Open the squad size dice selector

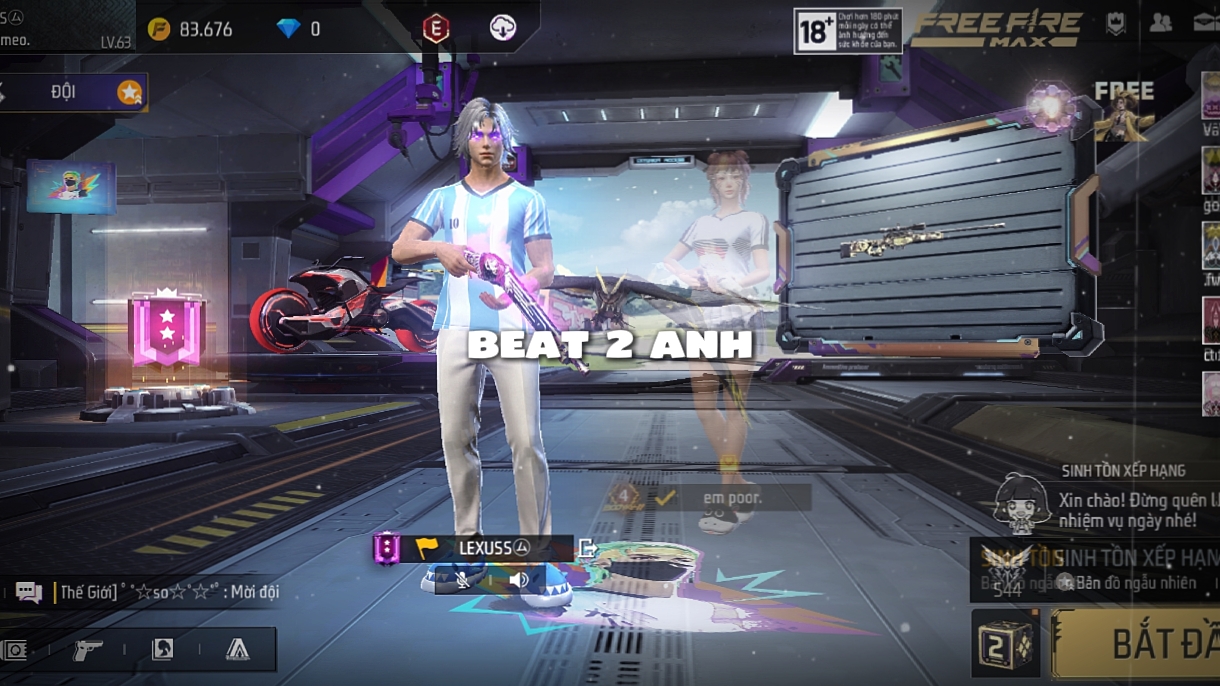pyautogui.click(x=1005, y=644)
